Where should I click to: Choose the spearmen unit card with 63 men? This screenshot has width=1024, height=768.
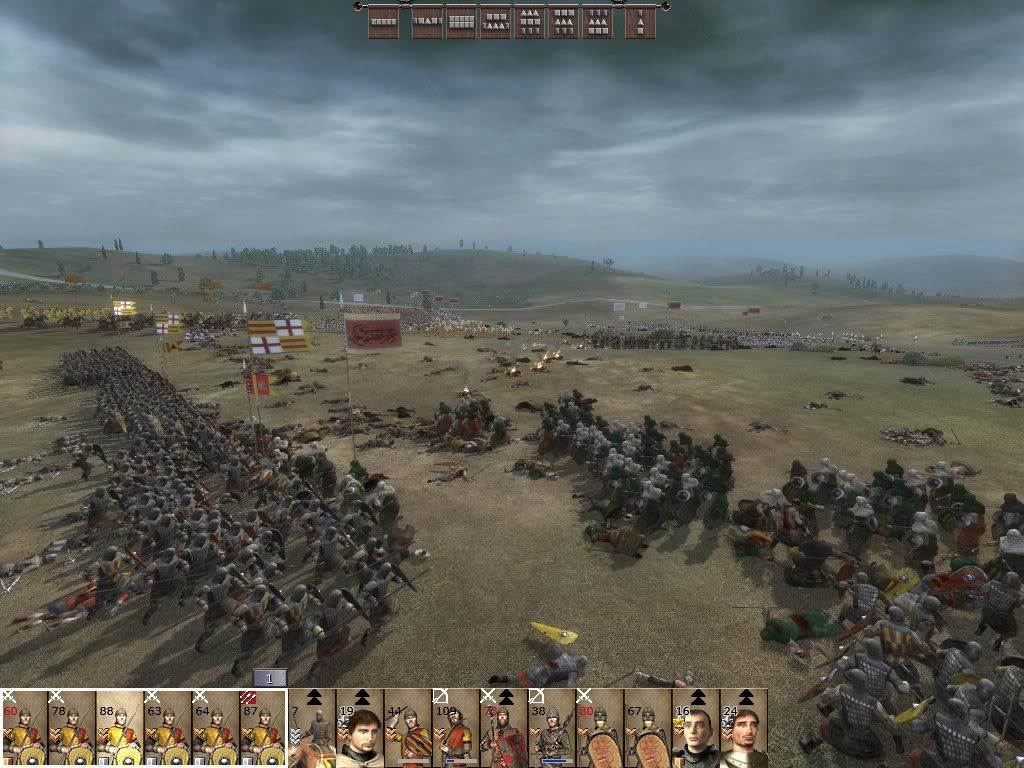168,728
